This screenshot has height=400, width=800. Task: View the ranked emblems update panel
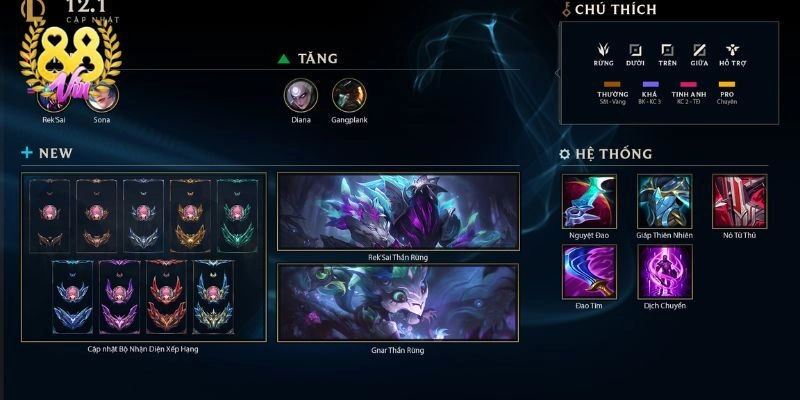click(144, 257)
